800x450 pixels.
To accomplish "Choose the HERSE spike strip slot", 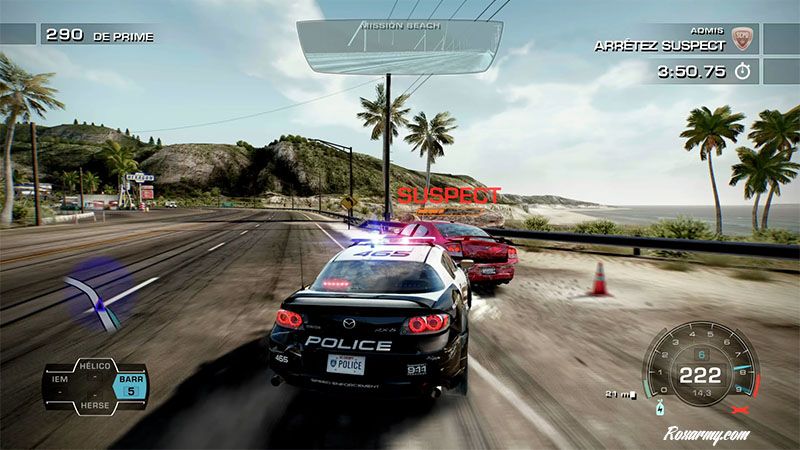I will (x=95, y=403).
